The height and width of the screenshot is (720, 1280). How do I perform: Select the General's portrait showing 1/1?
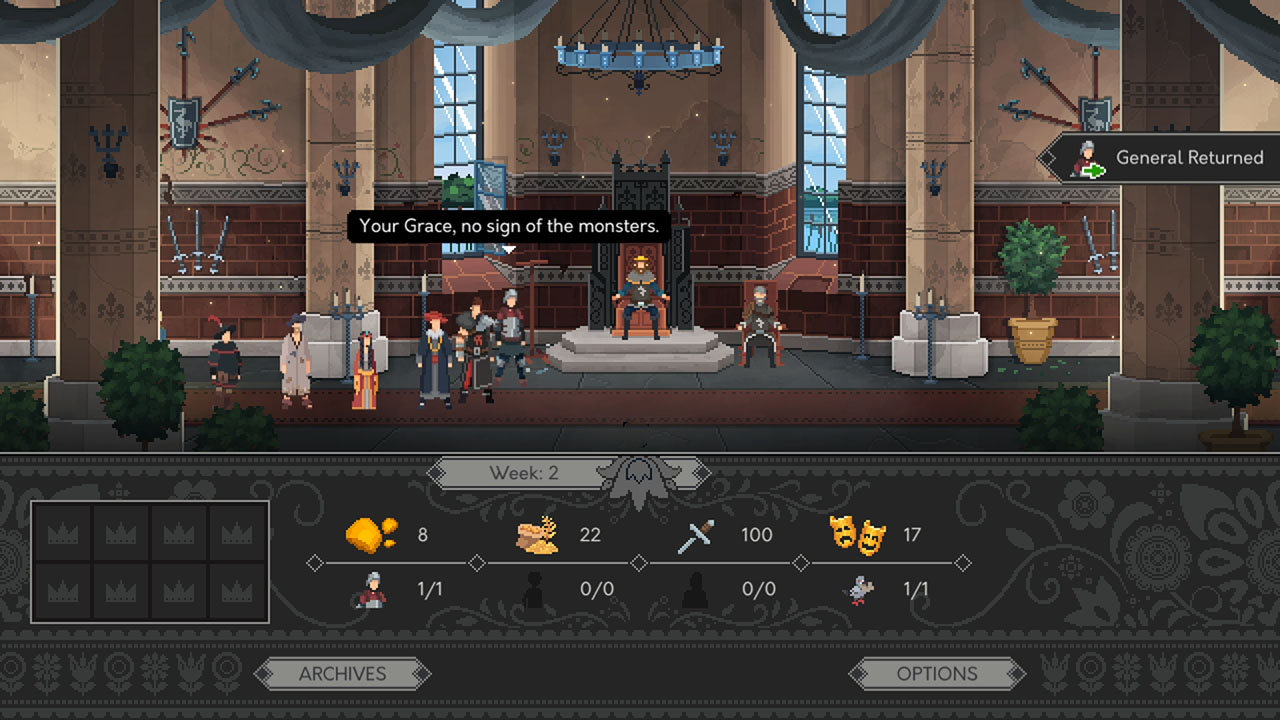click(x=371, y=588)
